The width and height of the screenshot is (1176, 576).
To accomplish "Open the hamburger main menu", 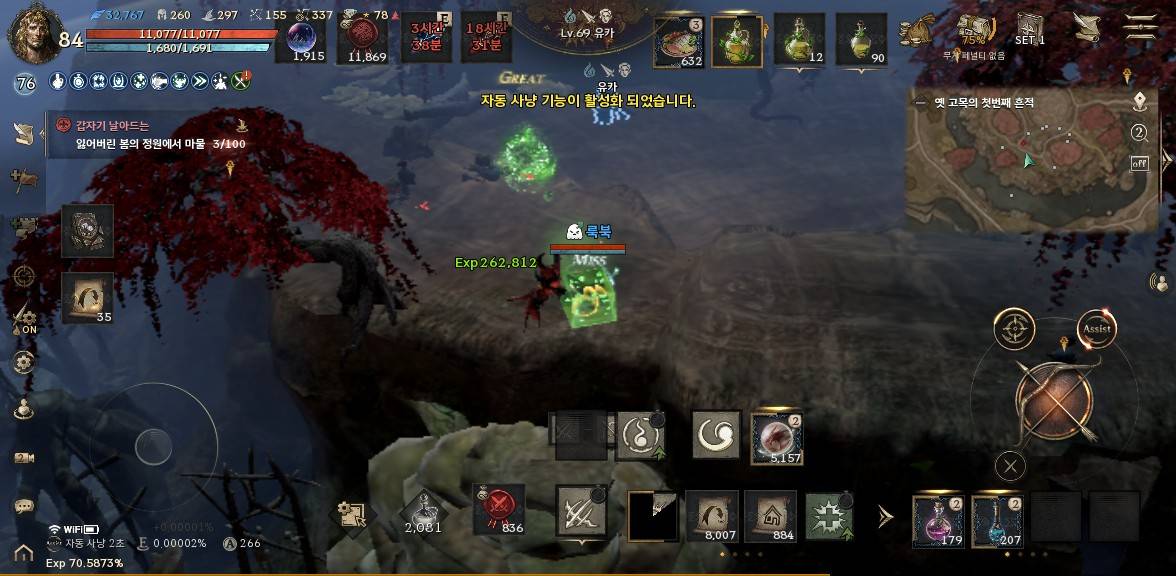I will [1139, 27].
